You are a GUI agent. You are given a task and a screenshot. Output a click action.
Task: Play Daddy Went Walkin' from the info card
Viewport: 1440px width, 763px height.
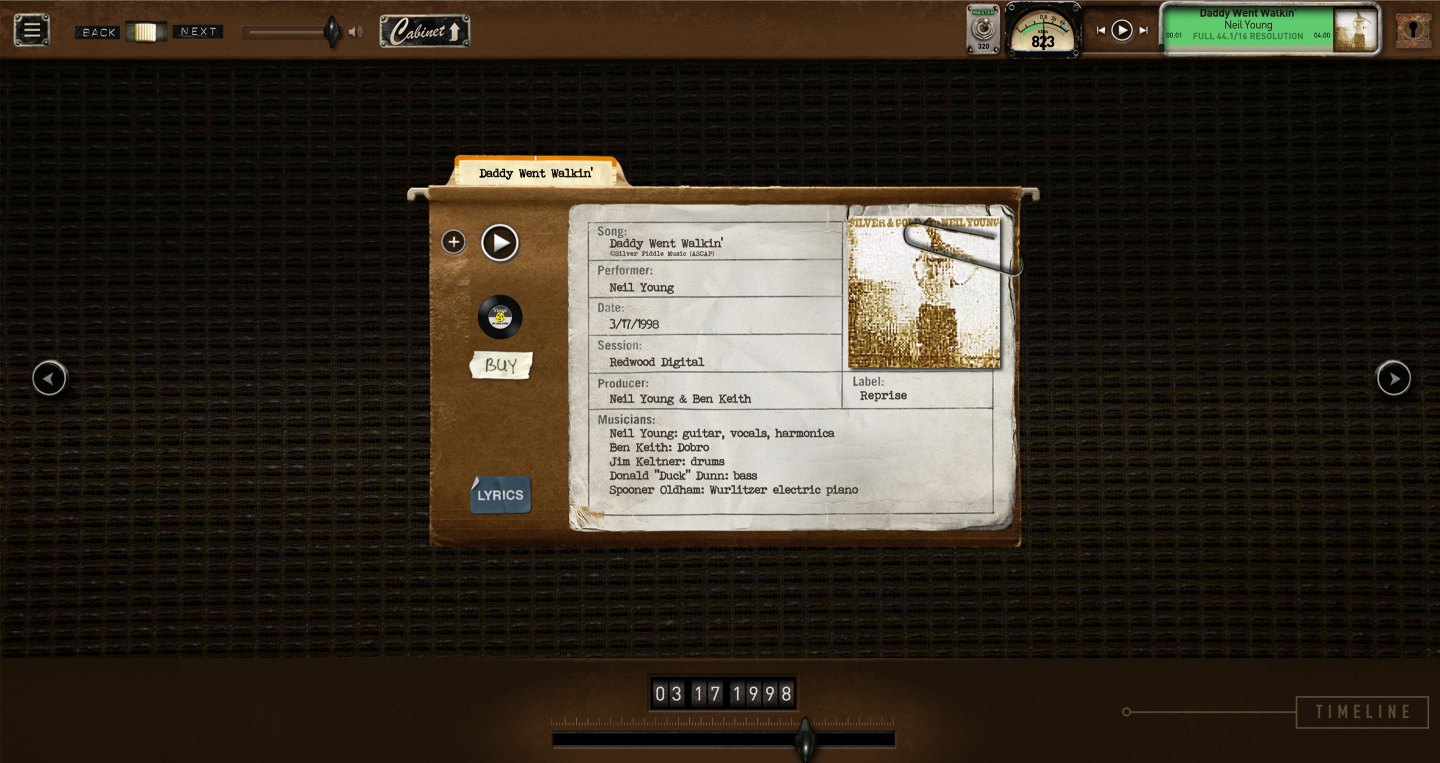(500, 242)
